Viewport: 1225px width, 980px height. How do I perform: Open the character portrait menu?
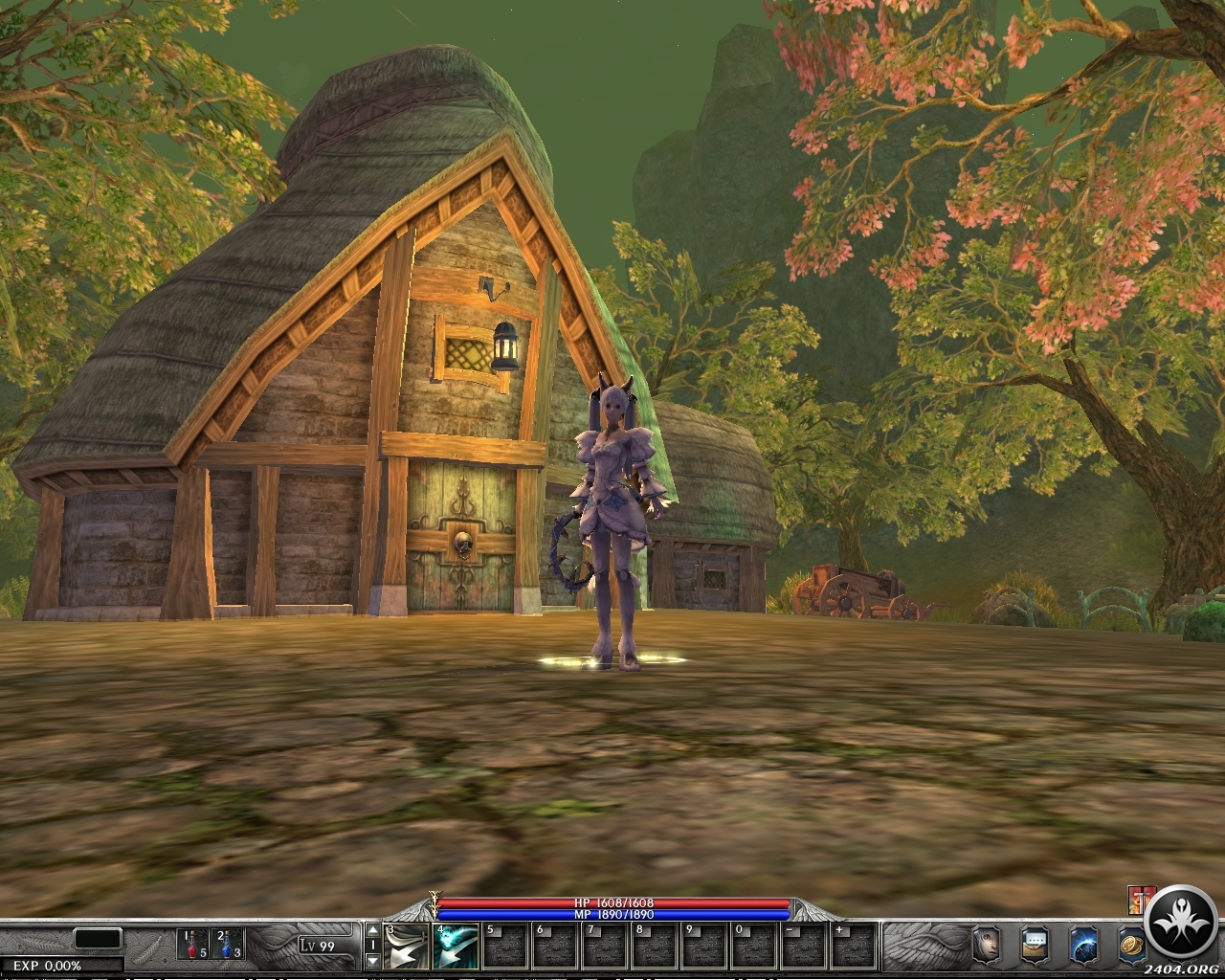986,945
